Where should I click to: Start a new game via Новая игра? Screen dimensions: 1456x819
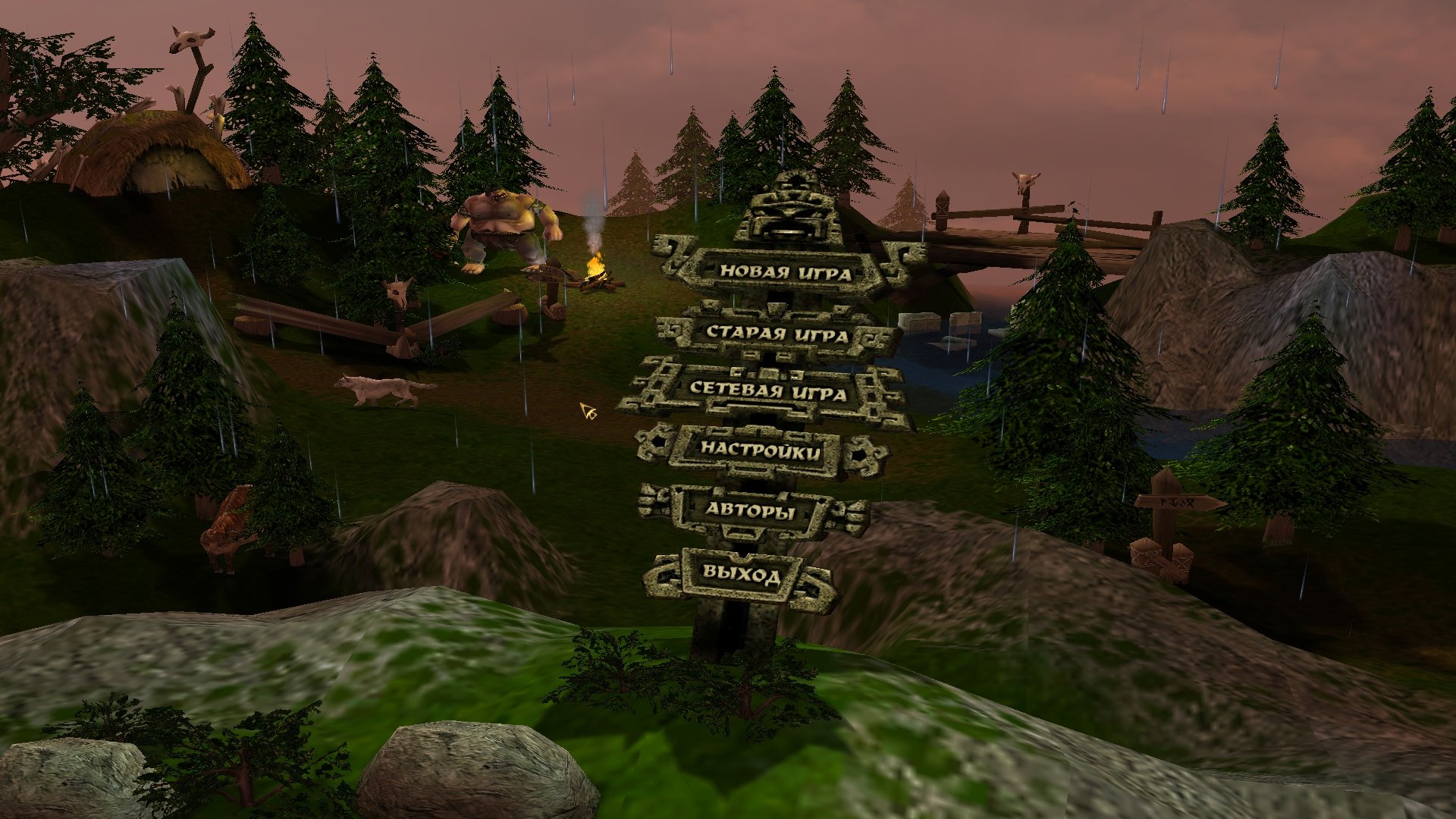point(786,272)
